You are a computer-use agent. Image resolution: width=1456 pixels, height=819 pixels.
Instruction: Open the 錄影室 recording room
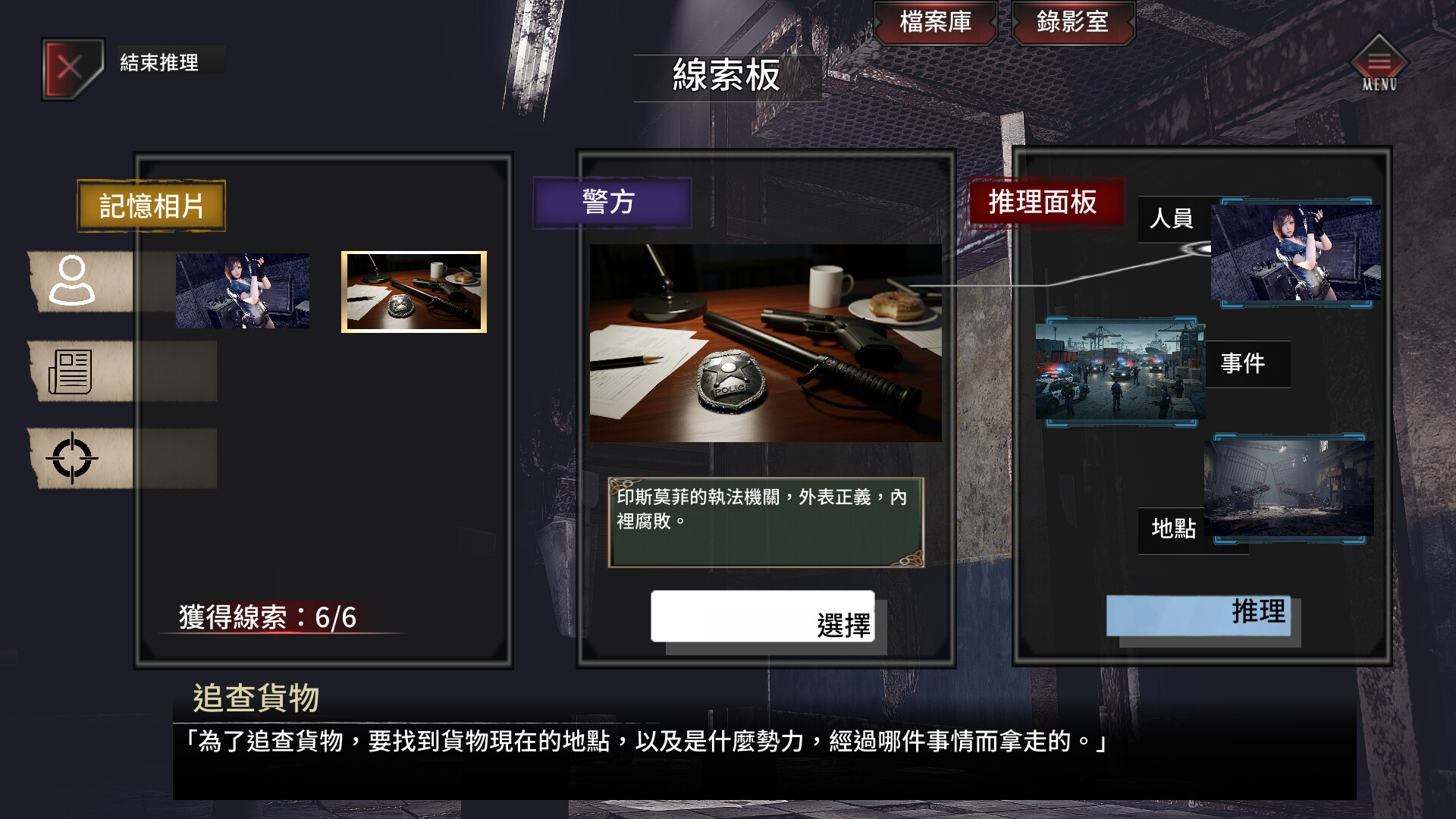pyautogui.click(x=1073, y=23)
